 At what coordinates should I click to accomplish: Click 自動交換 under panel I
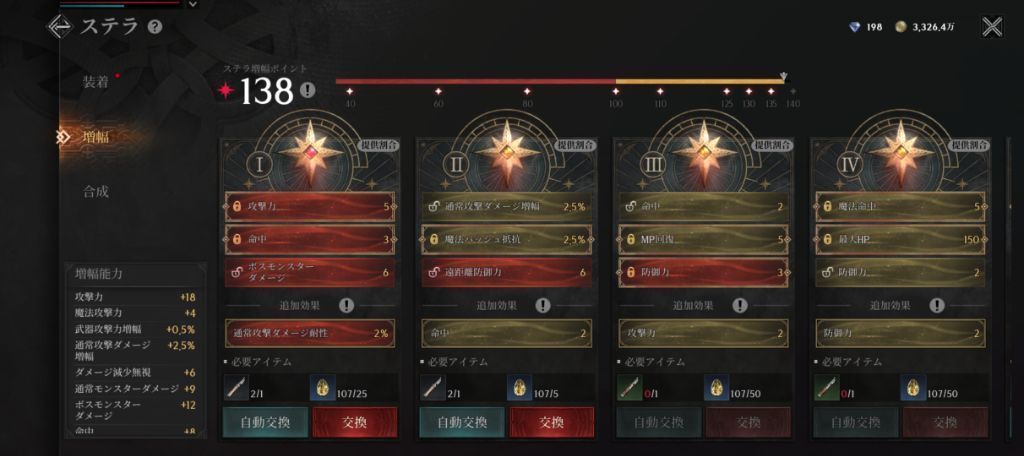tap(265, 422)
